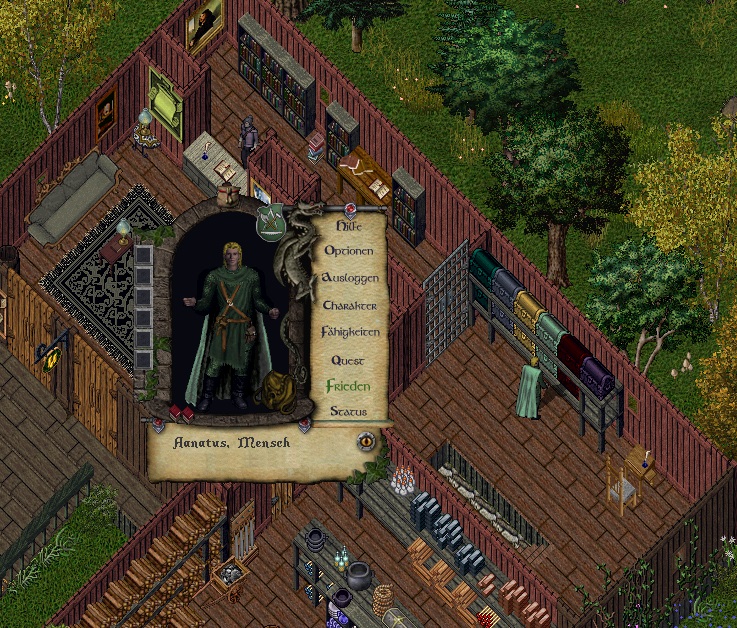Open the Quest log
The image size is (737, 628).
click(x=348, y=359)
